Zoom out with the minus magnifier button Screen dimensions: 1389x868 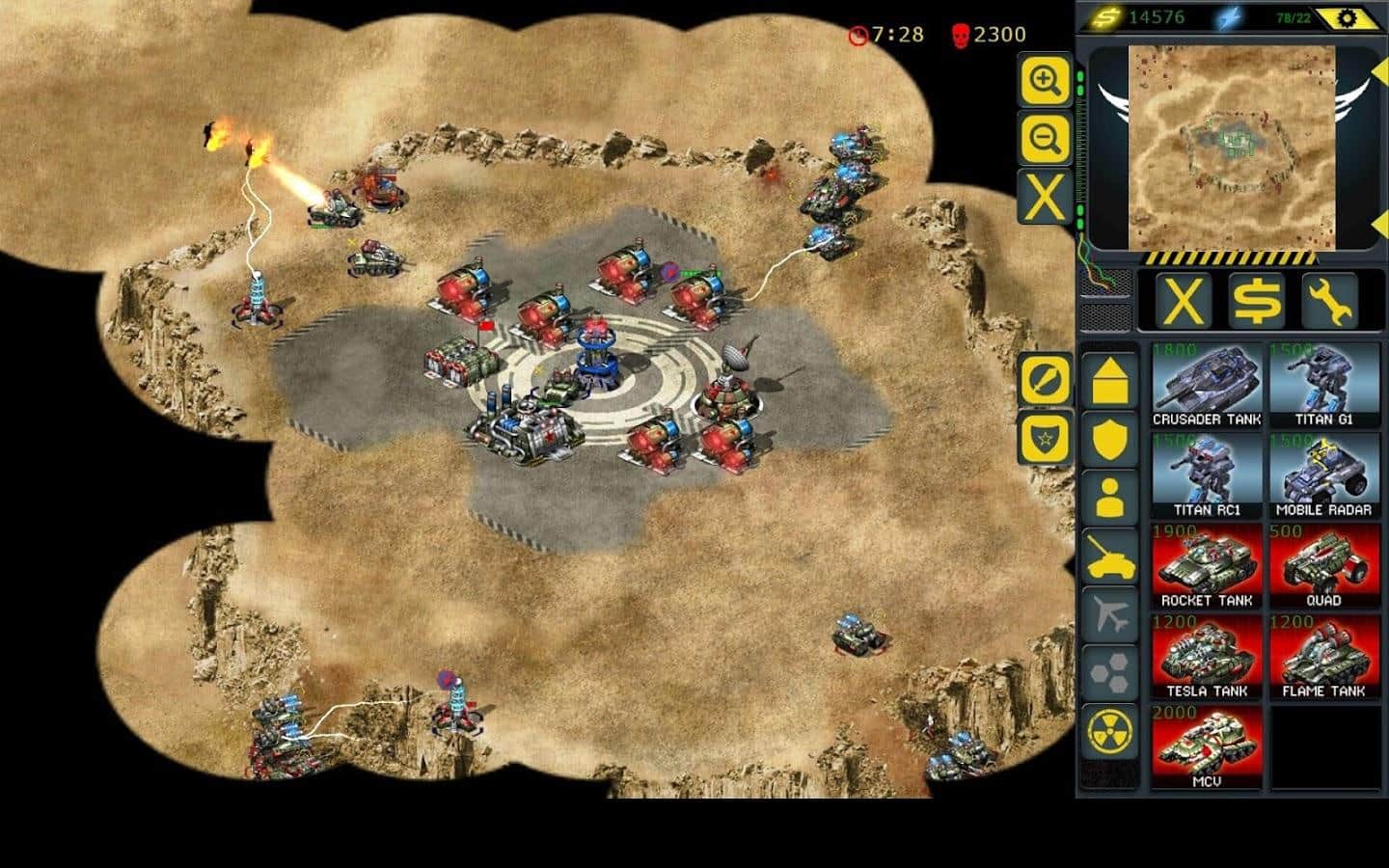(x=1045, y=140)
